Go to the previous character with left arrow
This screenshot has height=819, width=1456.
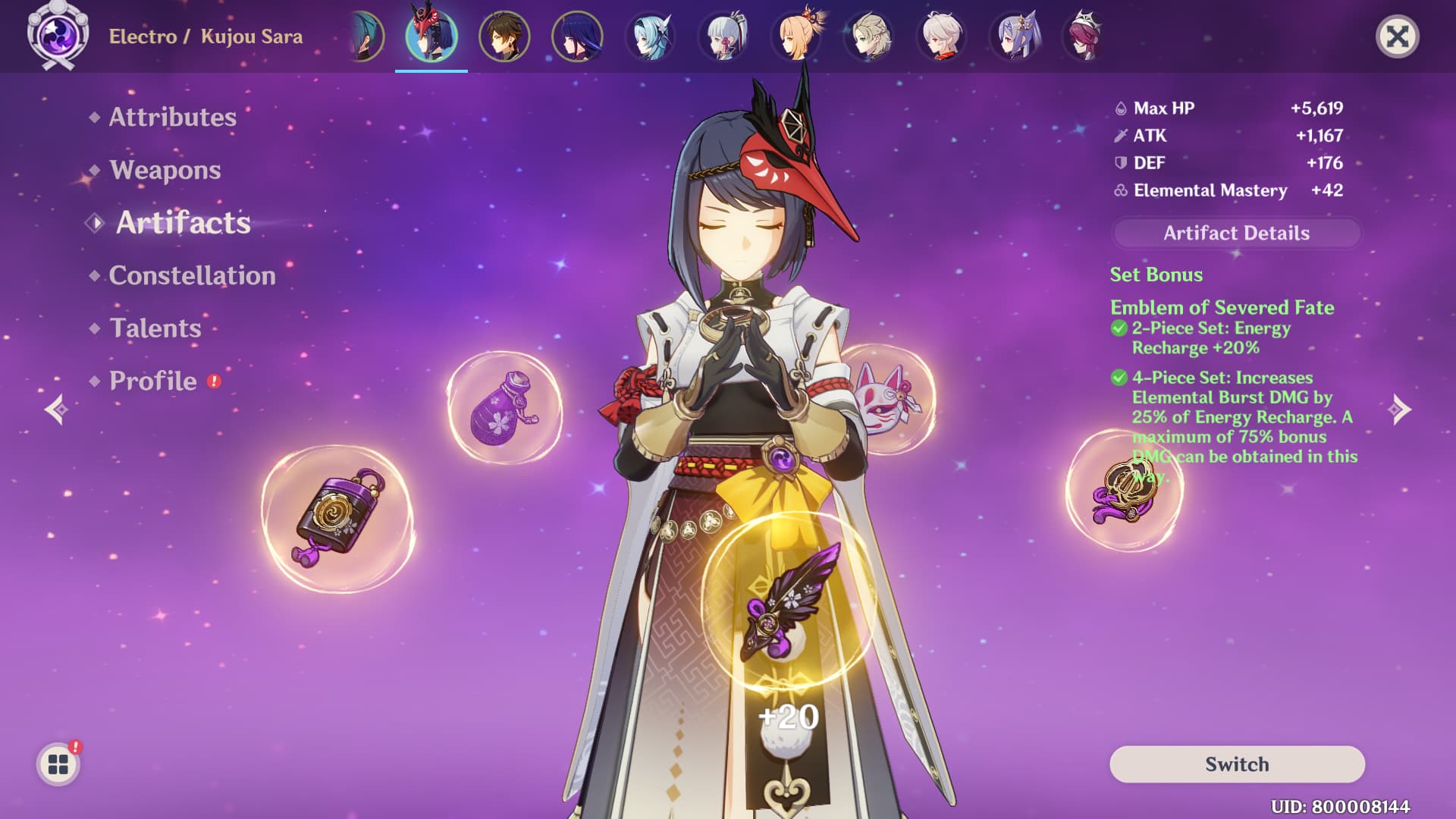56,409
